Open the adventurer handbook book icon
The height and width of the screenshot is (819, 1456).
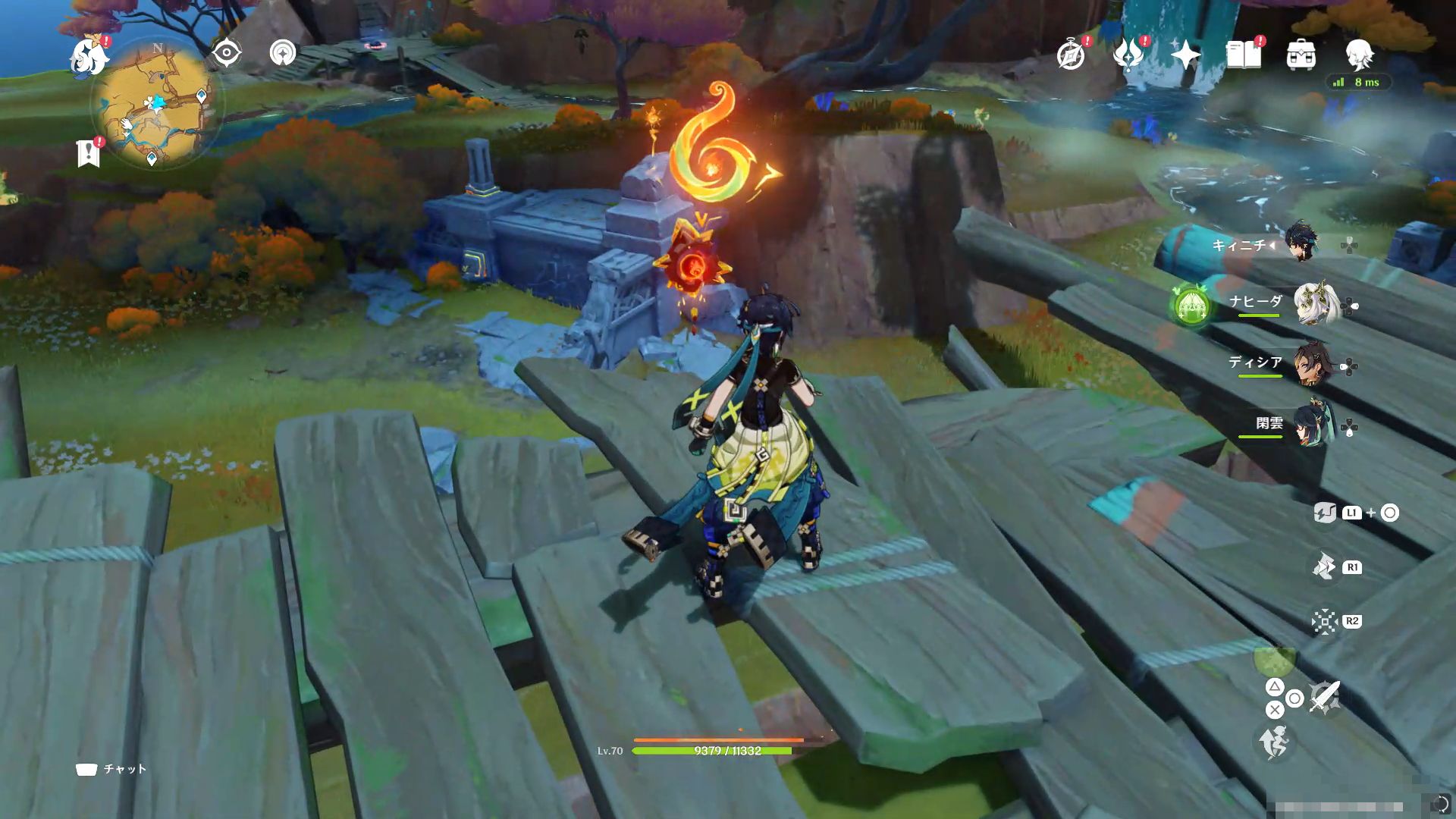(1244, 55)
